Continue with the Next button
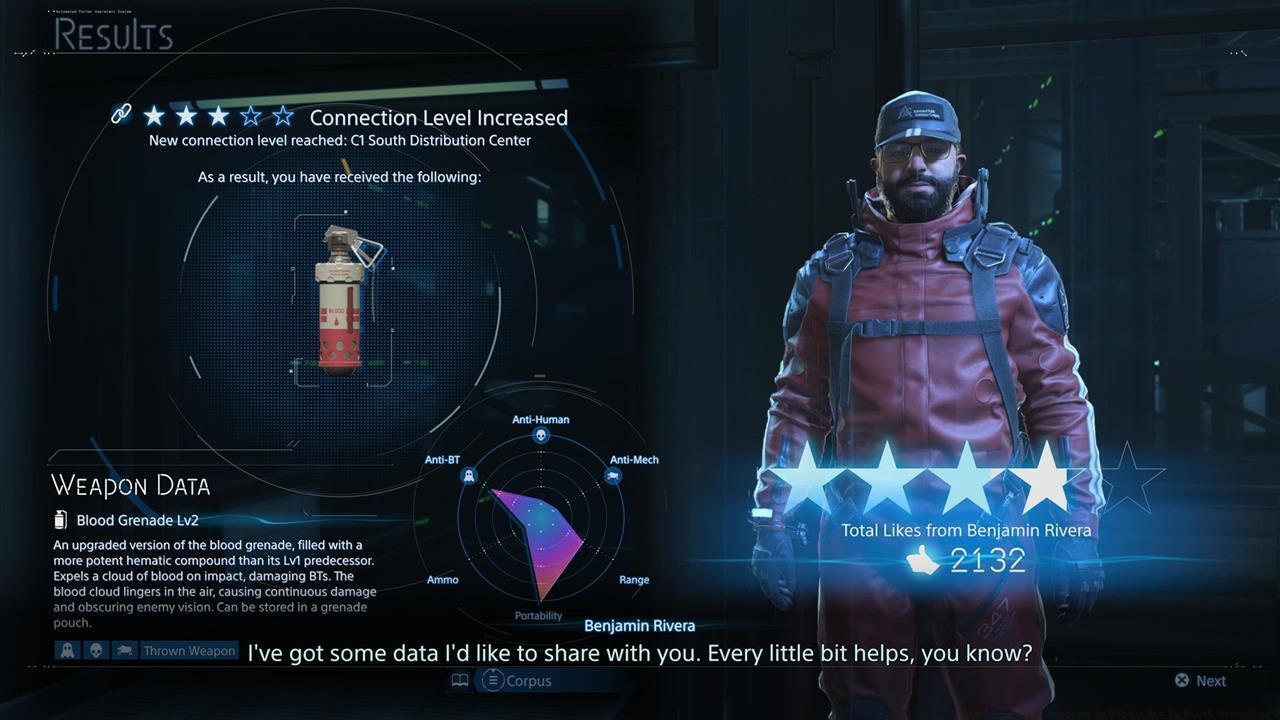The image size is (1280, 720). pos(1200,681)
